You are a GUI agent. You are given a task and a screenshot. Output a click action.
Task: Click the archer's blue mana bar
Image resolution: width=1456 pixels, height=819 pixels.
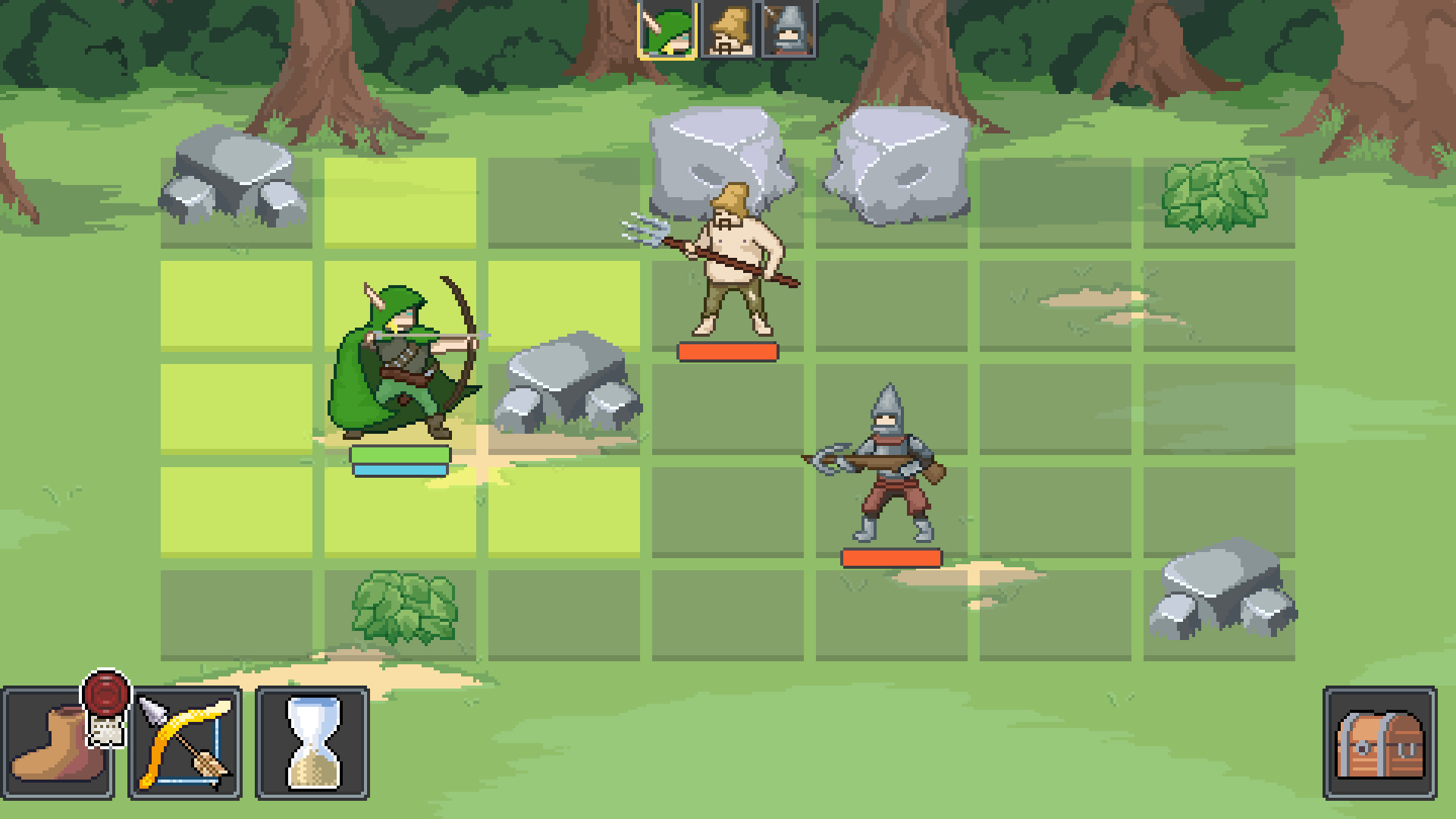400,472
